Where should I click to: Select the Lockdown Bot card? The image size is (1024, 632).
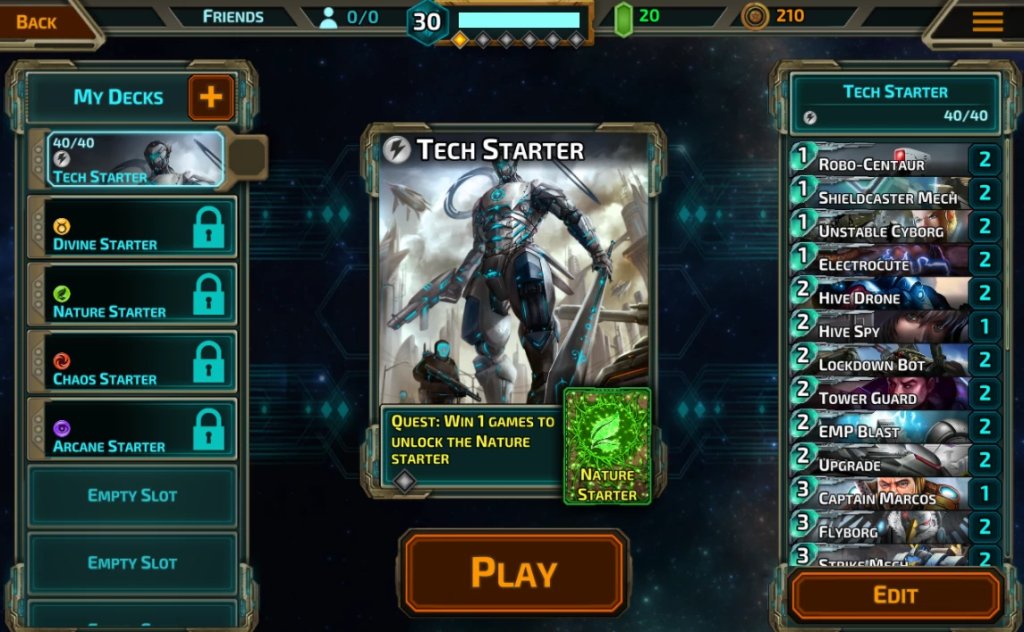coord(880,363)
